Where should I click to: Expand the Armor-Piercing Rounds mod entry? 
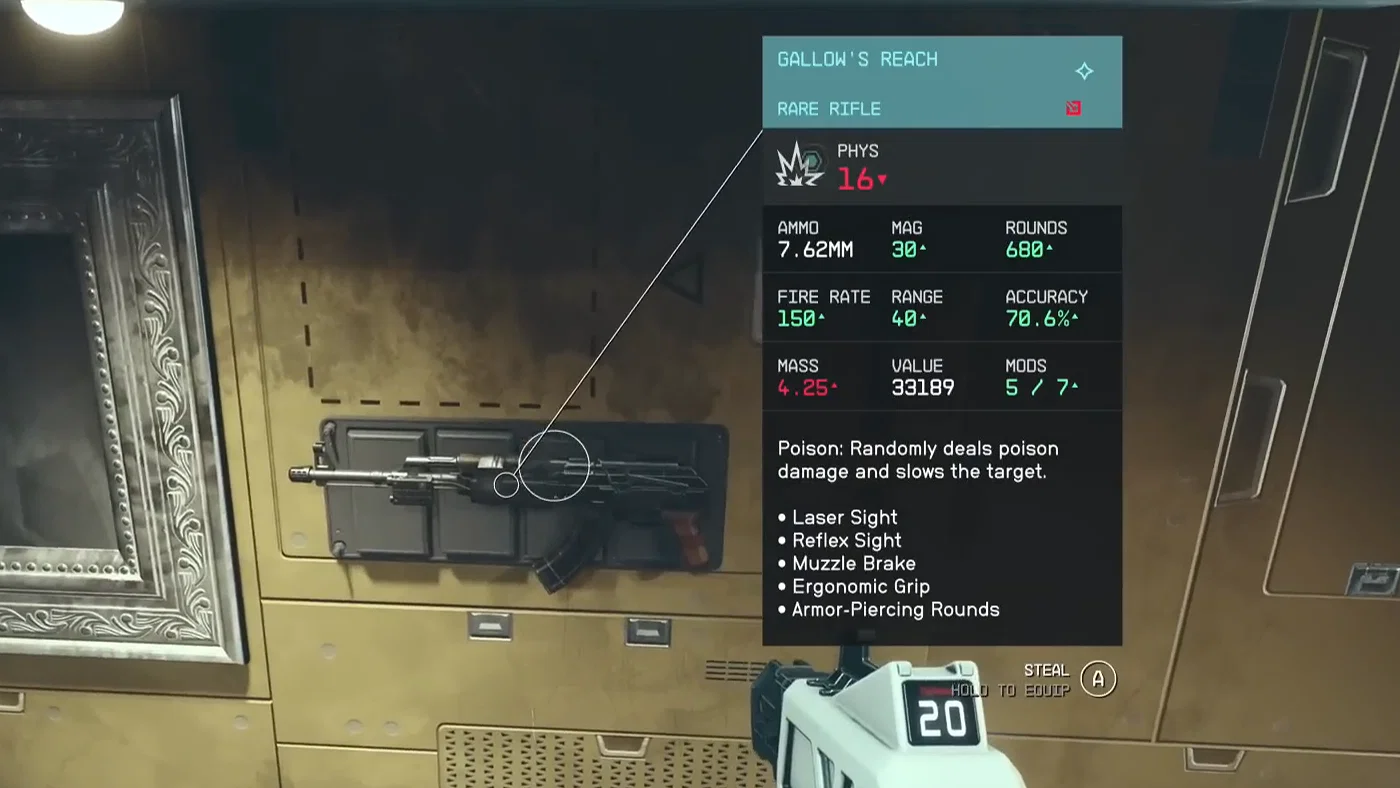pos(895,609)
